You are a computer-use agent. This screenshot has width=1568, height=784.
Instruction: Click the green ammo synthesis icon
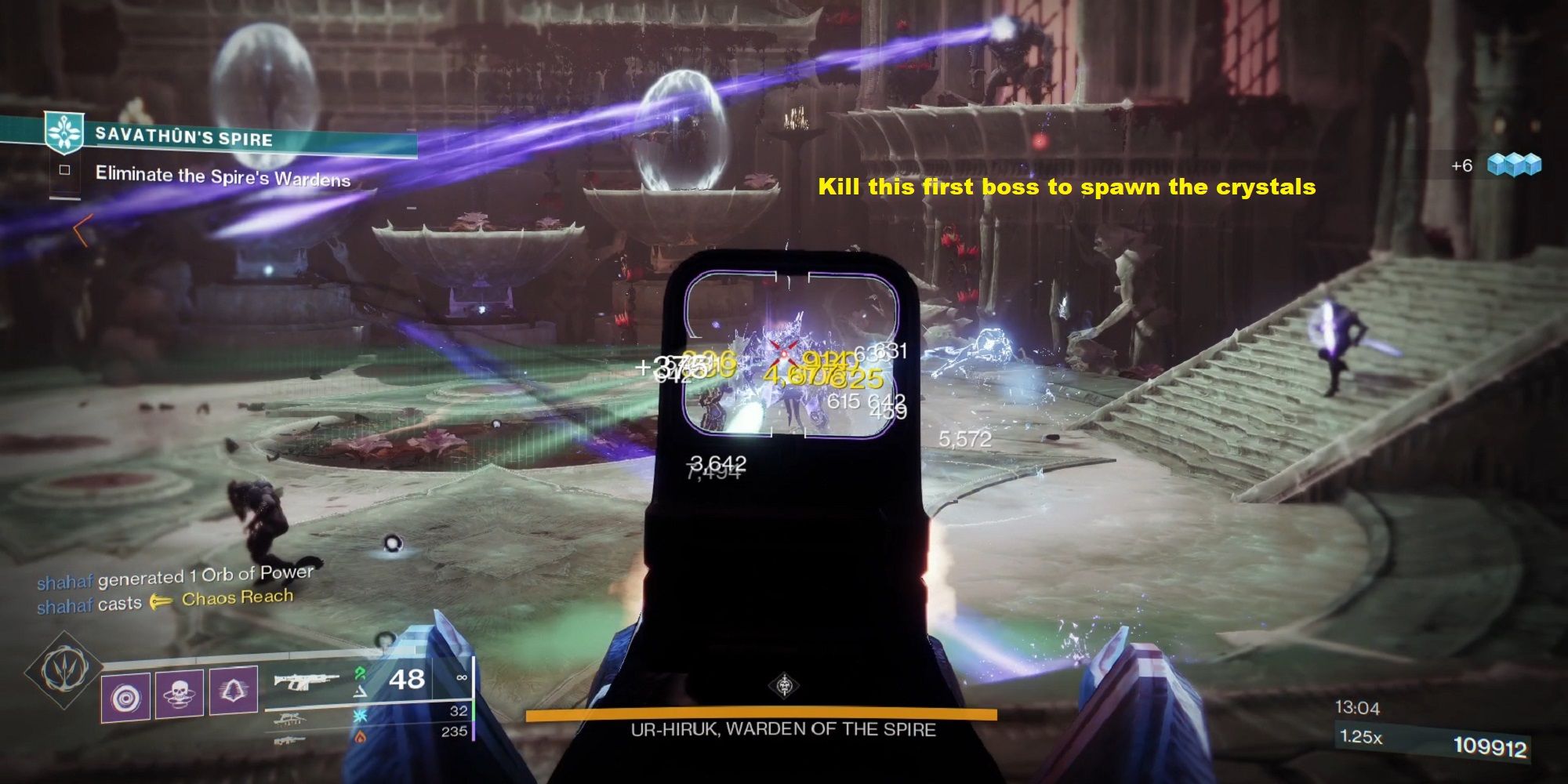[x=359, y=672]
